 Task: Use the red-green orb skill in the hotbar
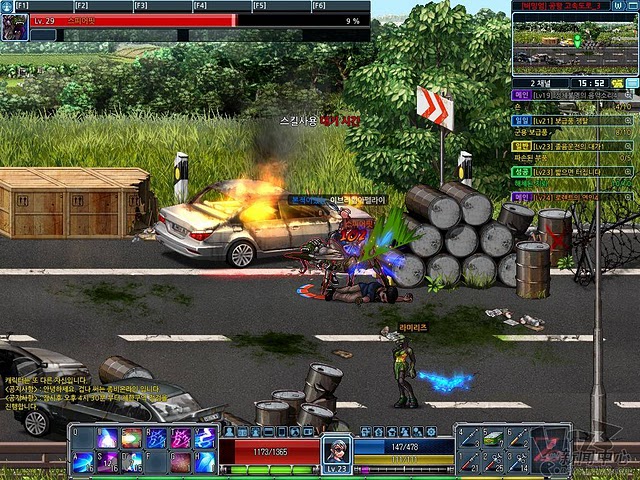coord(131,438)
